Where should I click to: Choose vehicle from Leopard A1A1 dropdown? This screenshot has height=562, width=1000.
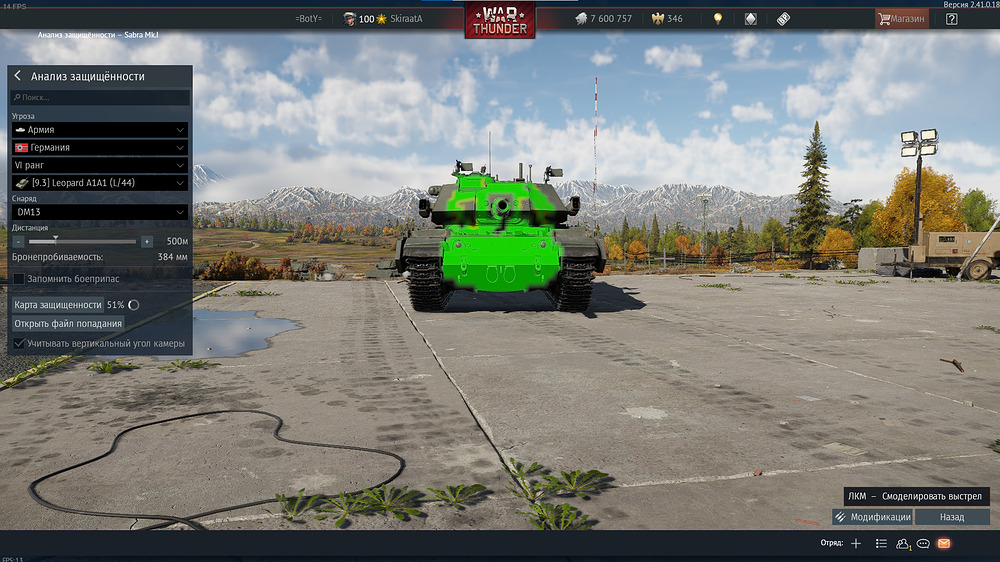(100, 183)
